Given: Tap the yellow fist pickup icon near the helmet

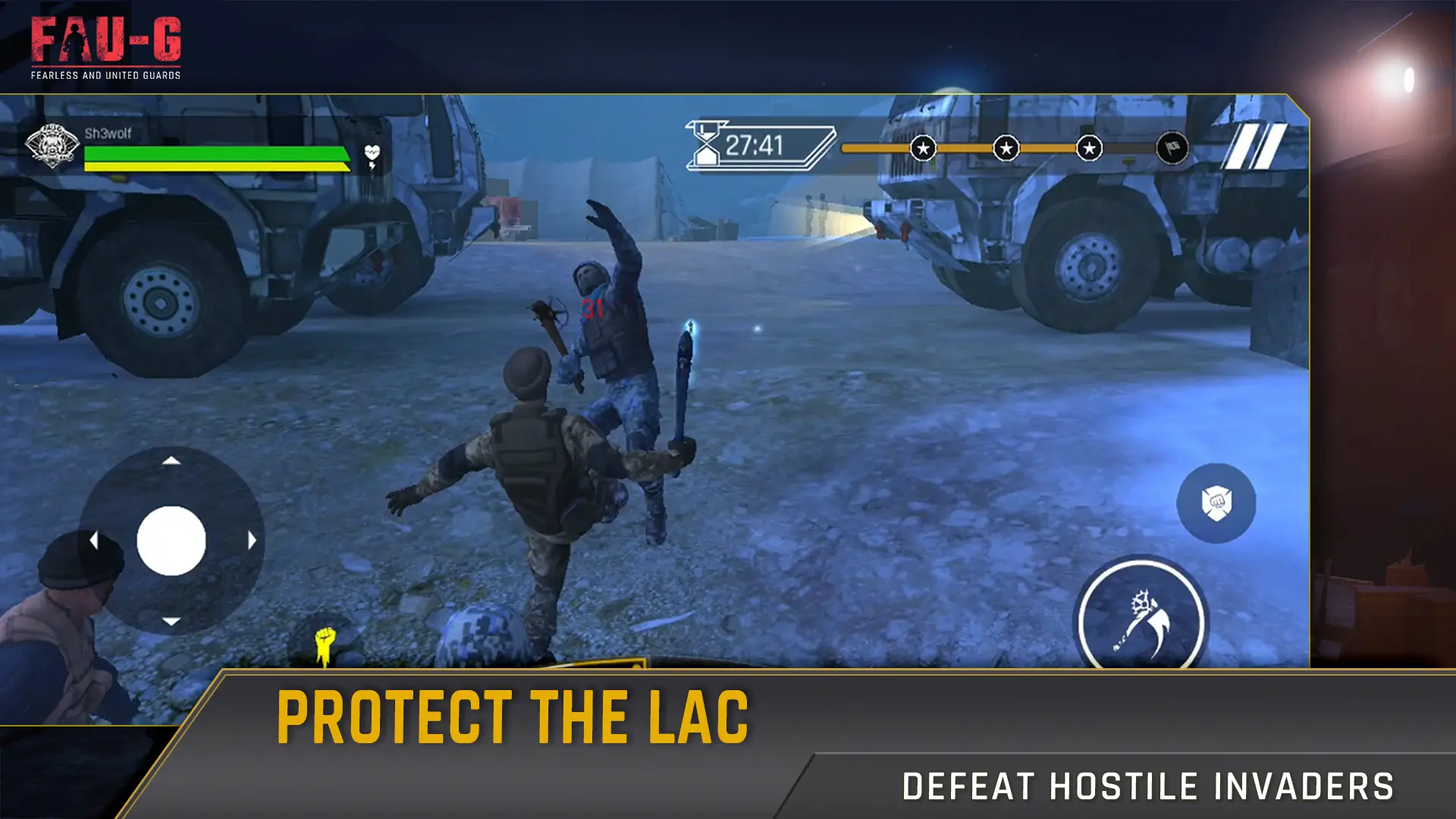Looking at the screenshot, I should (x=324, y=642).
